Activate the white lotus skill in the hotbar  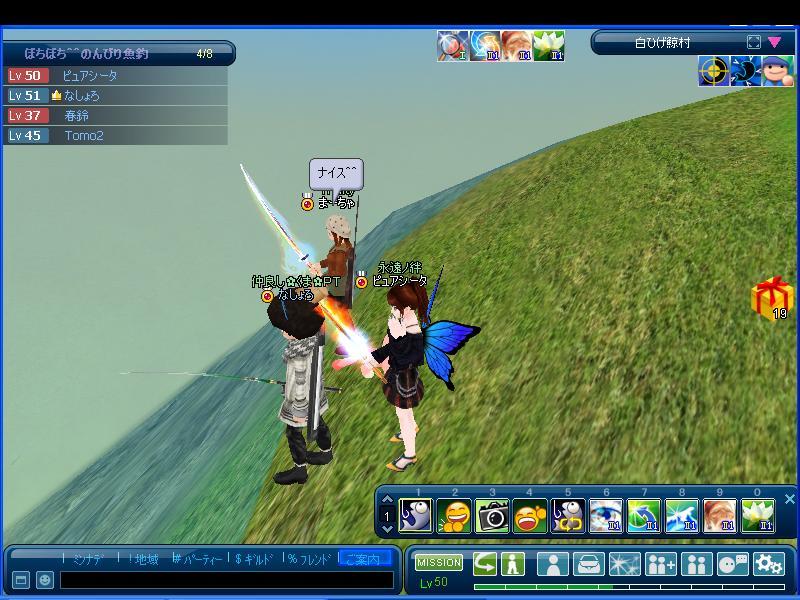[757, 516]
